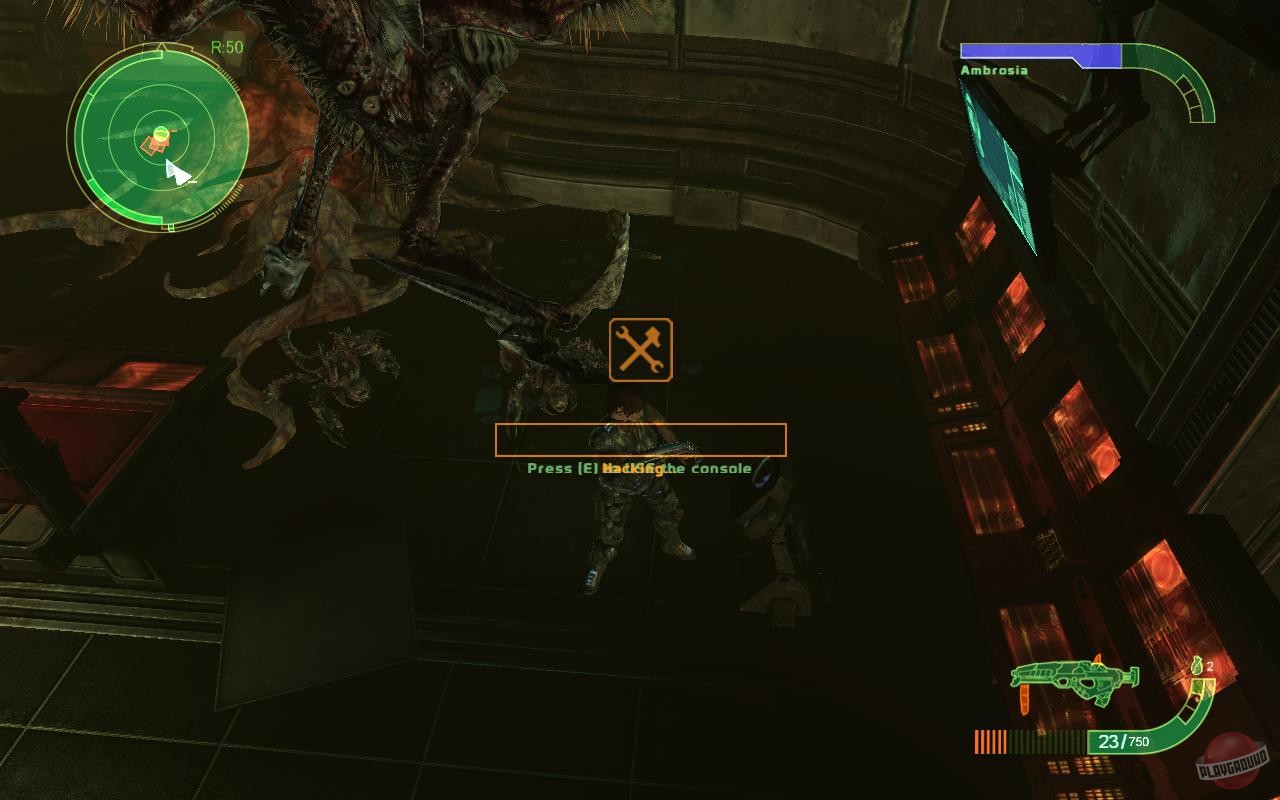1280x800 pixels.
Task: Click the grenade icon showing count 2
Action: click(1200, 667)
